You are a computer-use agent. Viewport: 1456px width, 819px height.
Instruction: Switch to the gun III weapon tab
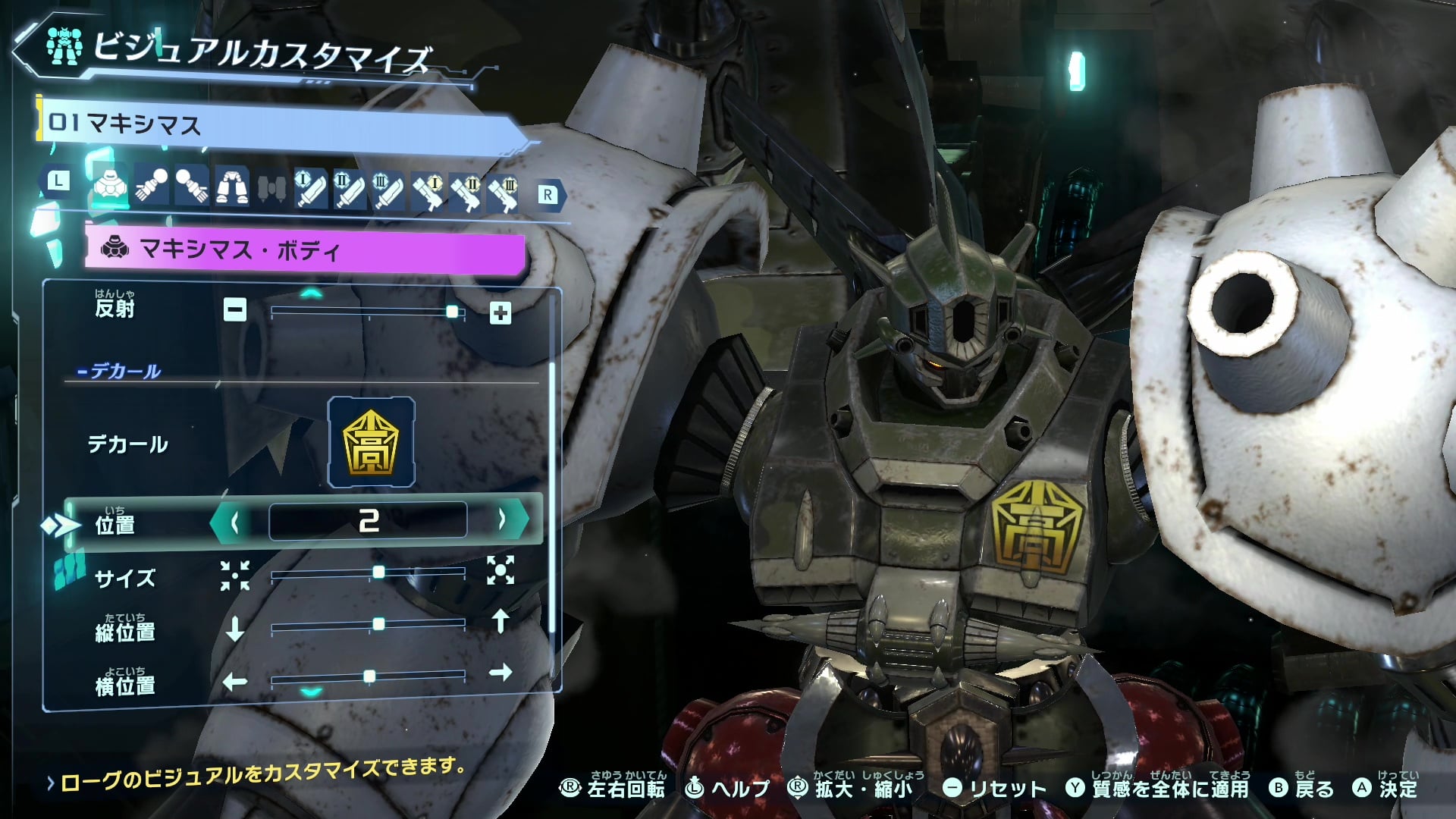tap(504, 193)
